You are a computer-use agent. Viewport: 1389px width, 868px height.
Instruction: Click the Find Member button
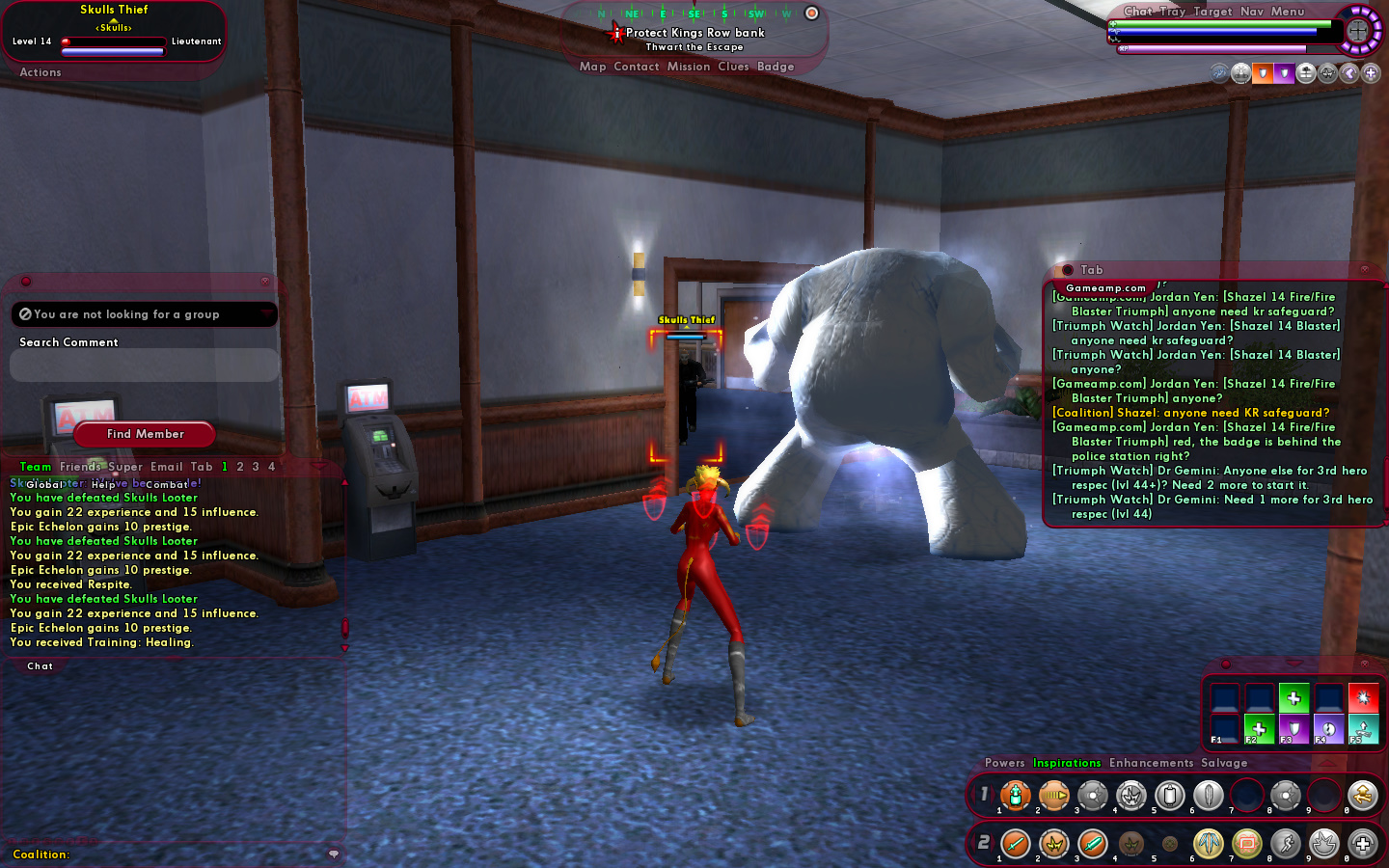[x=145, y=434]
